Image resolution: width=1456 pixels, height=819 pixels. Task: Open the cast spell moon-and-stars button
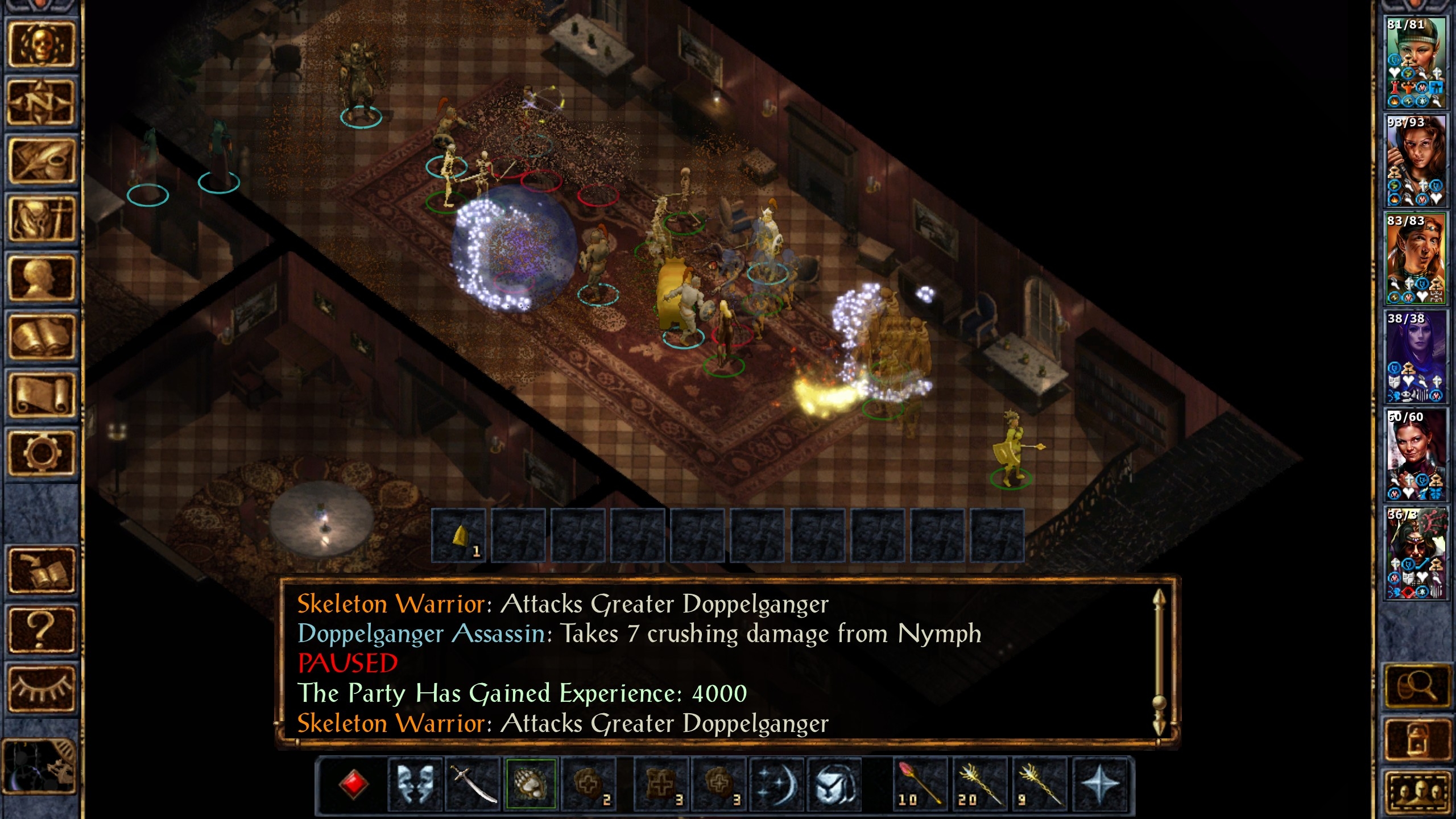point(777,784)
